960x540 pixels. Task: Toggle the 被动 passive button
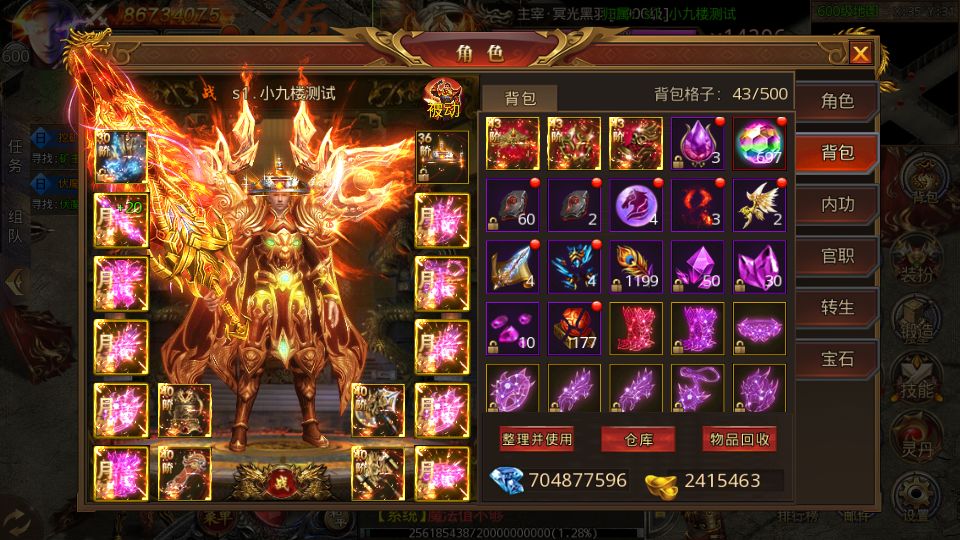coord(442,98)
